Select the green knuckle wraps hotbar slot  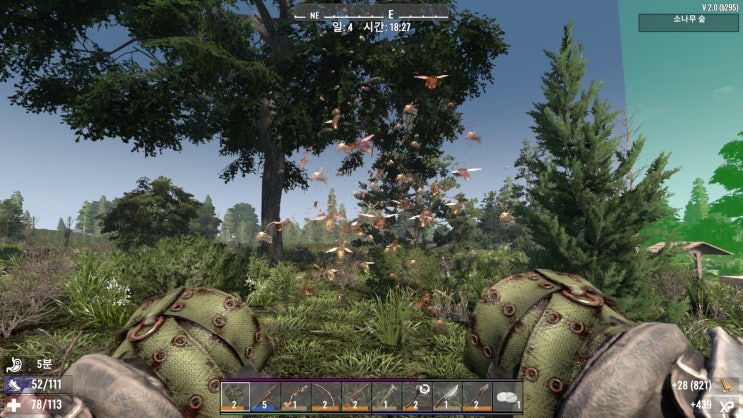[x=236, y=397]
